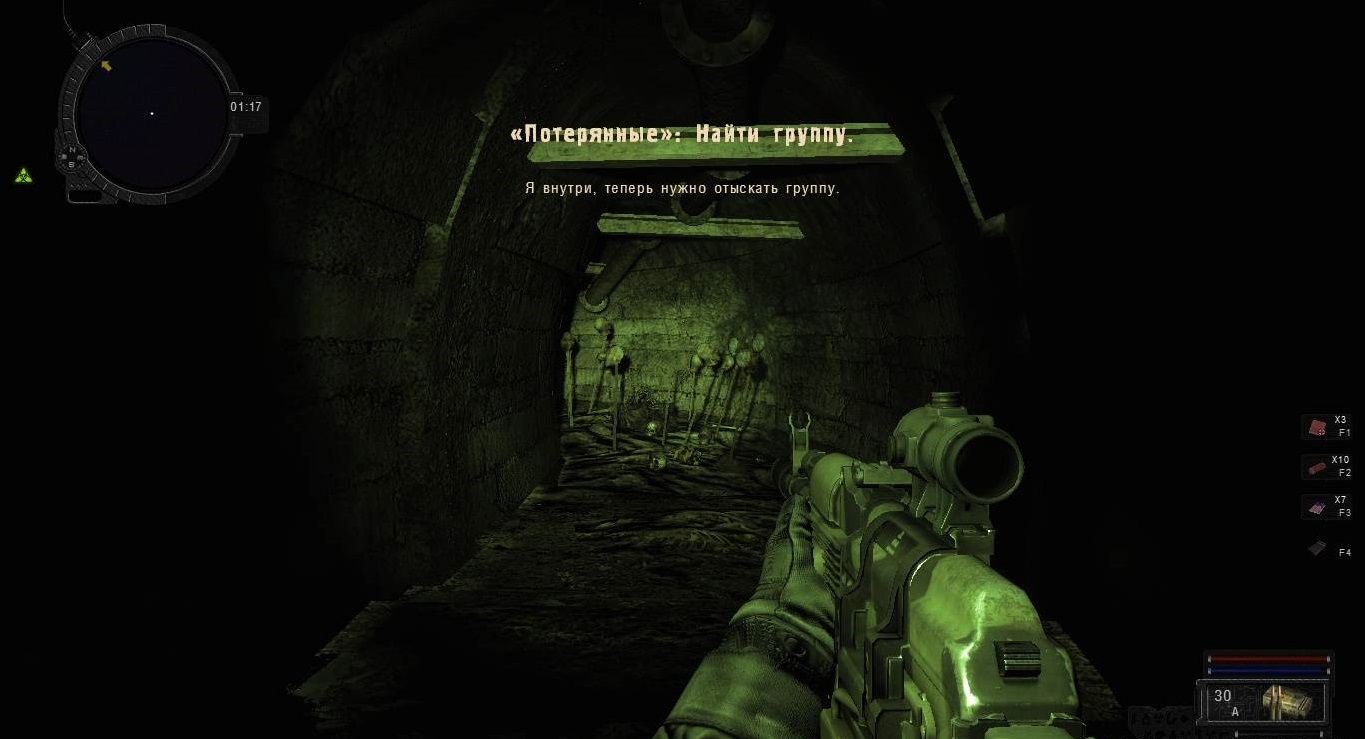
Task: Click the circular minimap
Action: (x=152, y=114)
